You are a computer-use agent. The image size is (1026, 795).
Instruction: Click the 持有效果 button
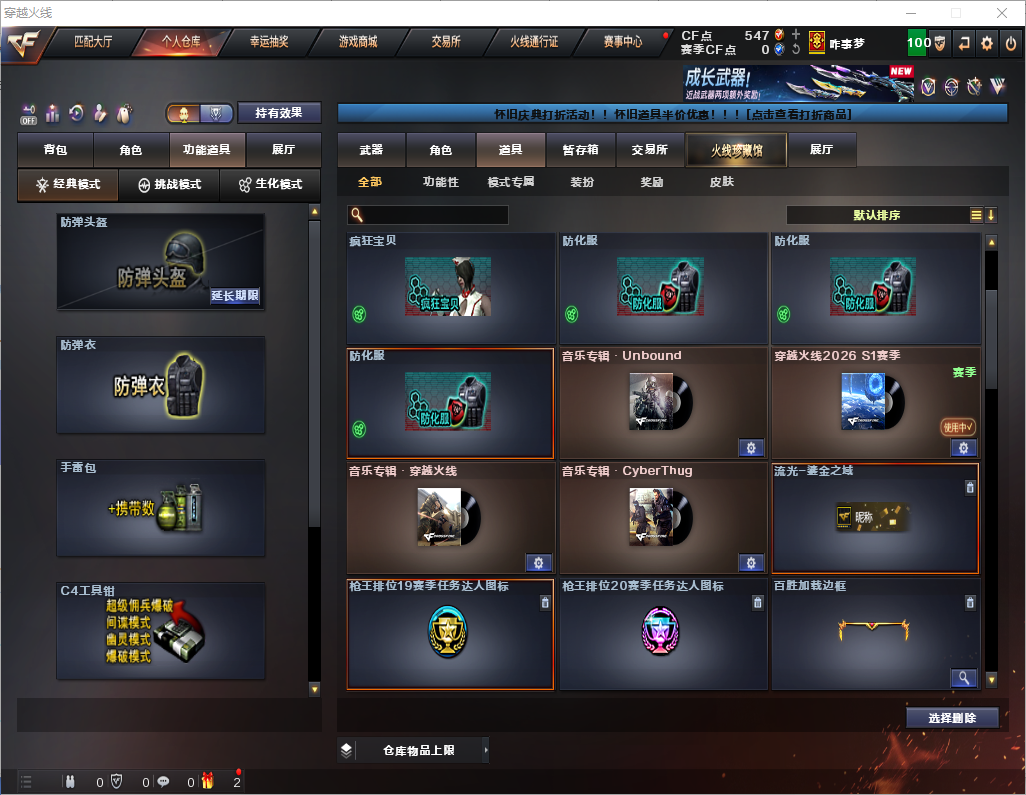(279, 113)
